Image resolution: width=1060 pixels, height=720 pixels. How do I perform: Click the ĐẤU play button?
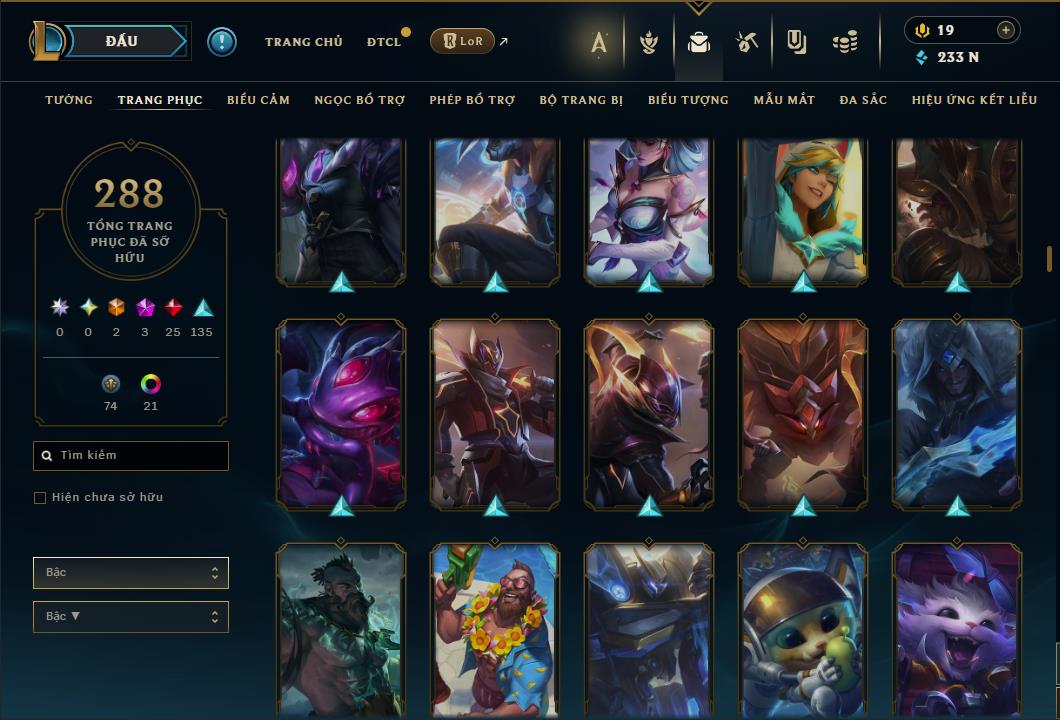tap(122, 41)
